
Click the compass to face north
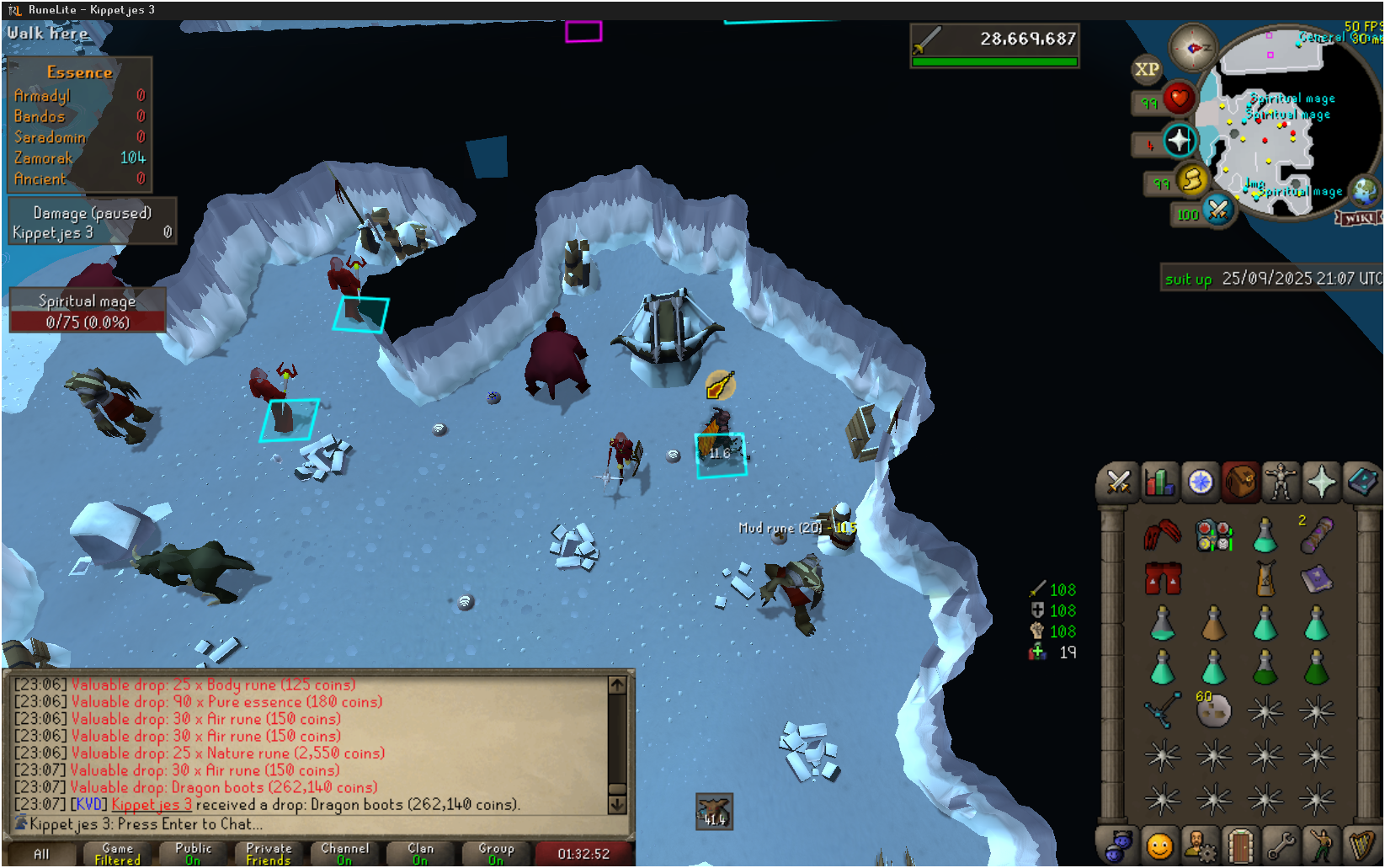click(x=1192, y=48)
